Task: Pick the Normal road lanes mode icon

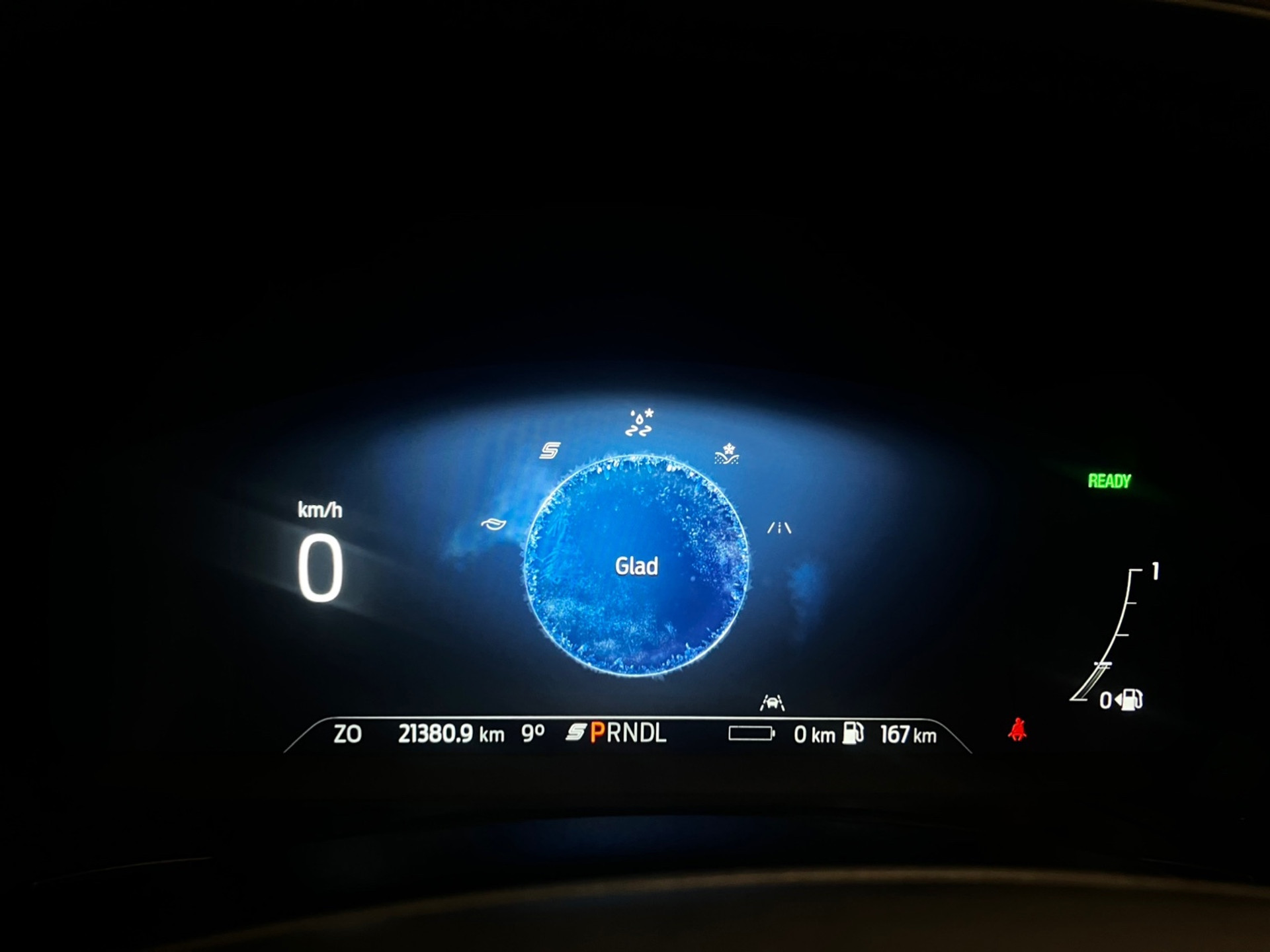Action: coord(779,528)
